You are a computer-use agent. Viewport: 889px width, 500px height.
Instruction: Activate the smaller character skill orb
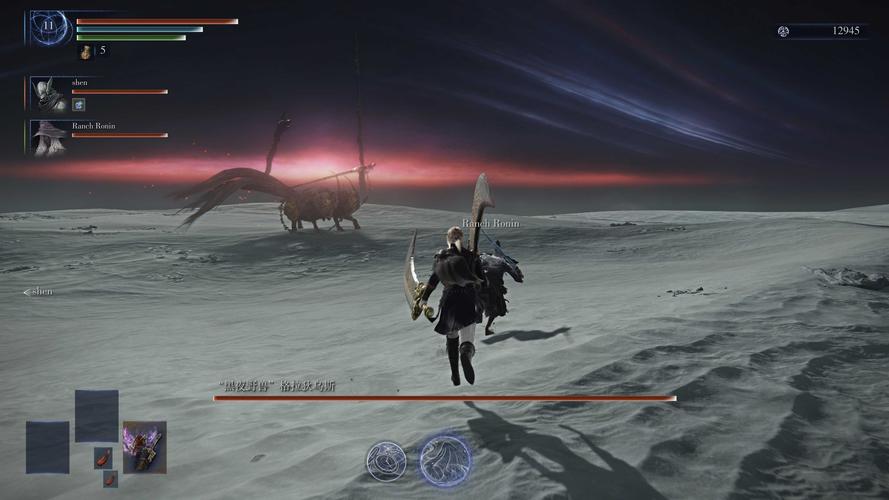386,461
